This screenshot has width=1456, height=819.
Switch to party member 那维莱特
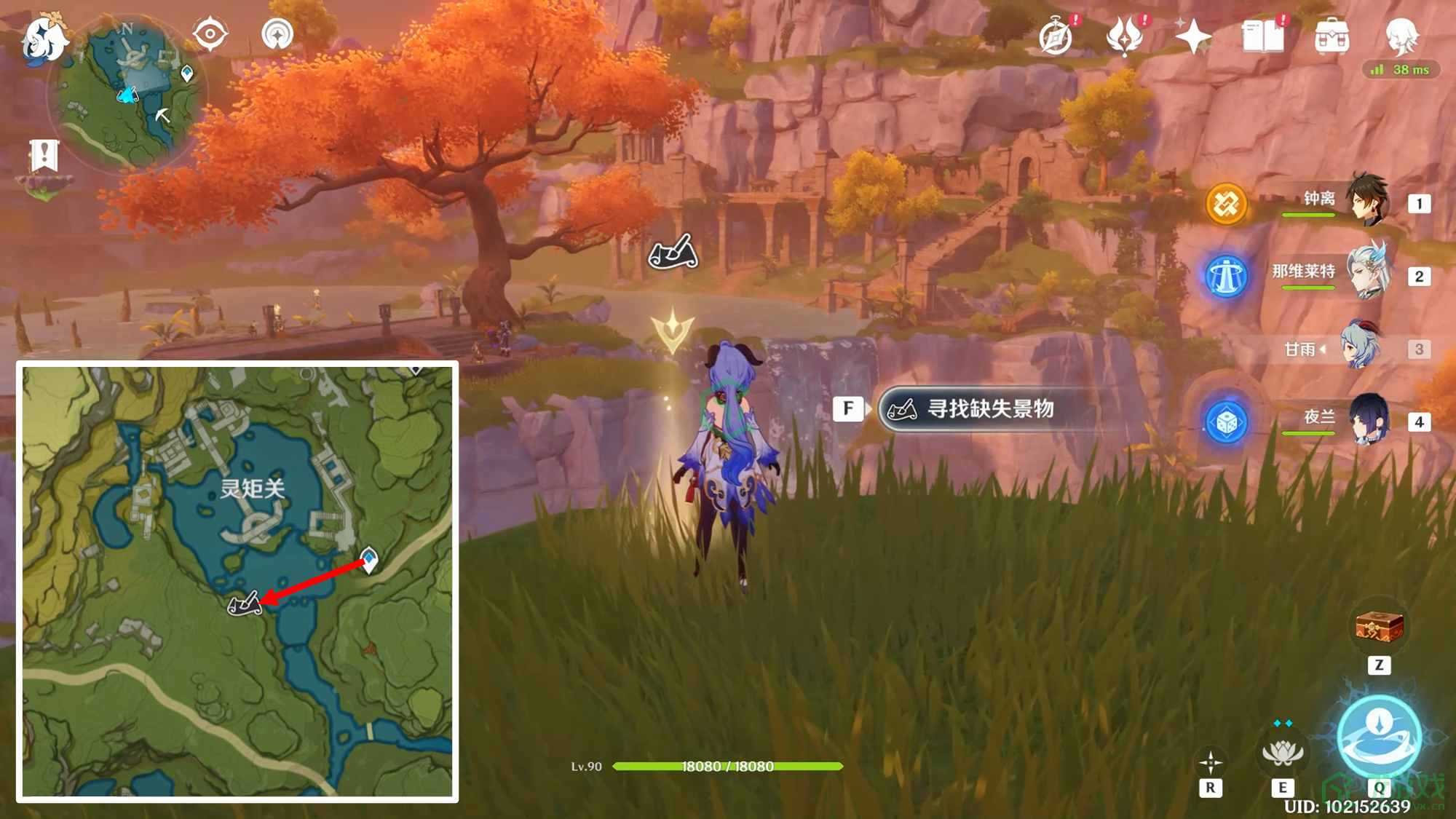point(1369,274)
